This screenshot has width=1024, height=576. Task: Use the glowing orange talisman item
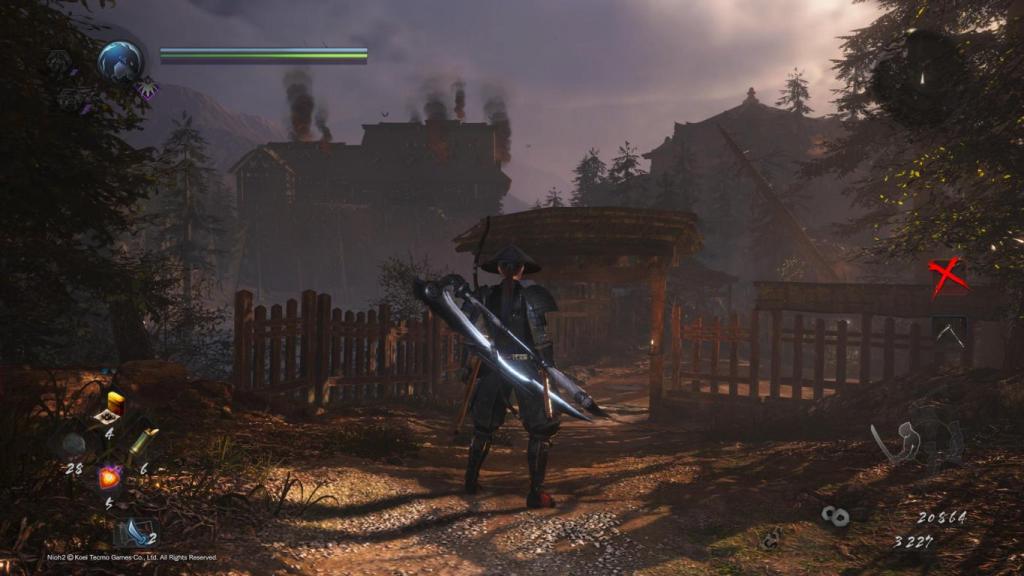pos(109,478)
